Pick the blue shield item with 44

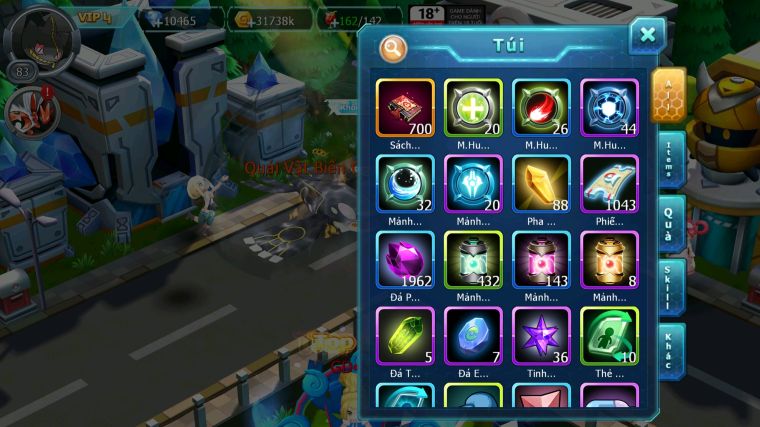(609, 108)
